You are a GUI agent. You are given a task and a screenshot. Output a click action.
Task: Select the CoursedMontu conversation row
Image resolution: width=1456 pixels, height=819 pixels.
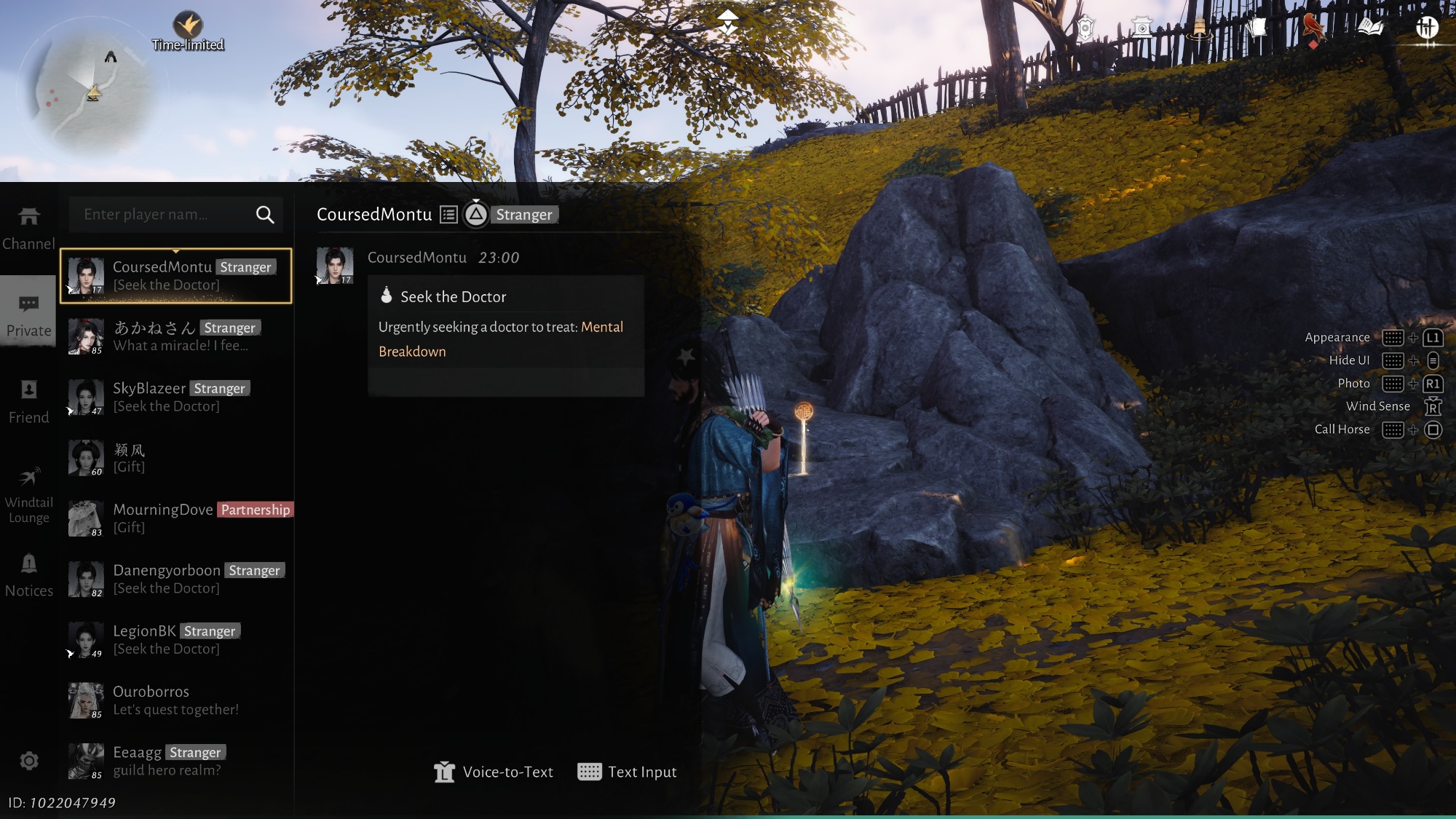[x=176, y=276]
